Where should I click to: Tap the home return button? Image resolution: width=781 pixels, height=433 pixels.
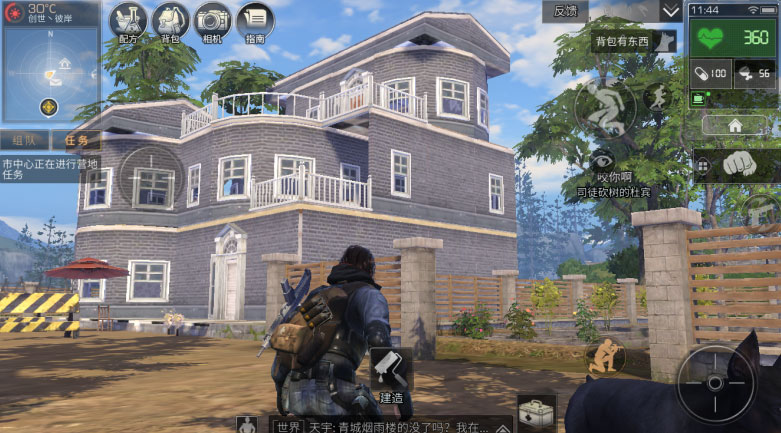734,126
